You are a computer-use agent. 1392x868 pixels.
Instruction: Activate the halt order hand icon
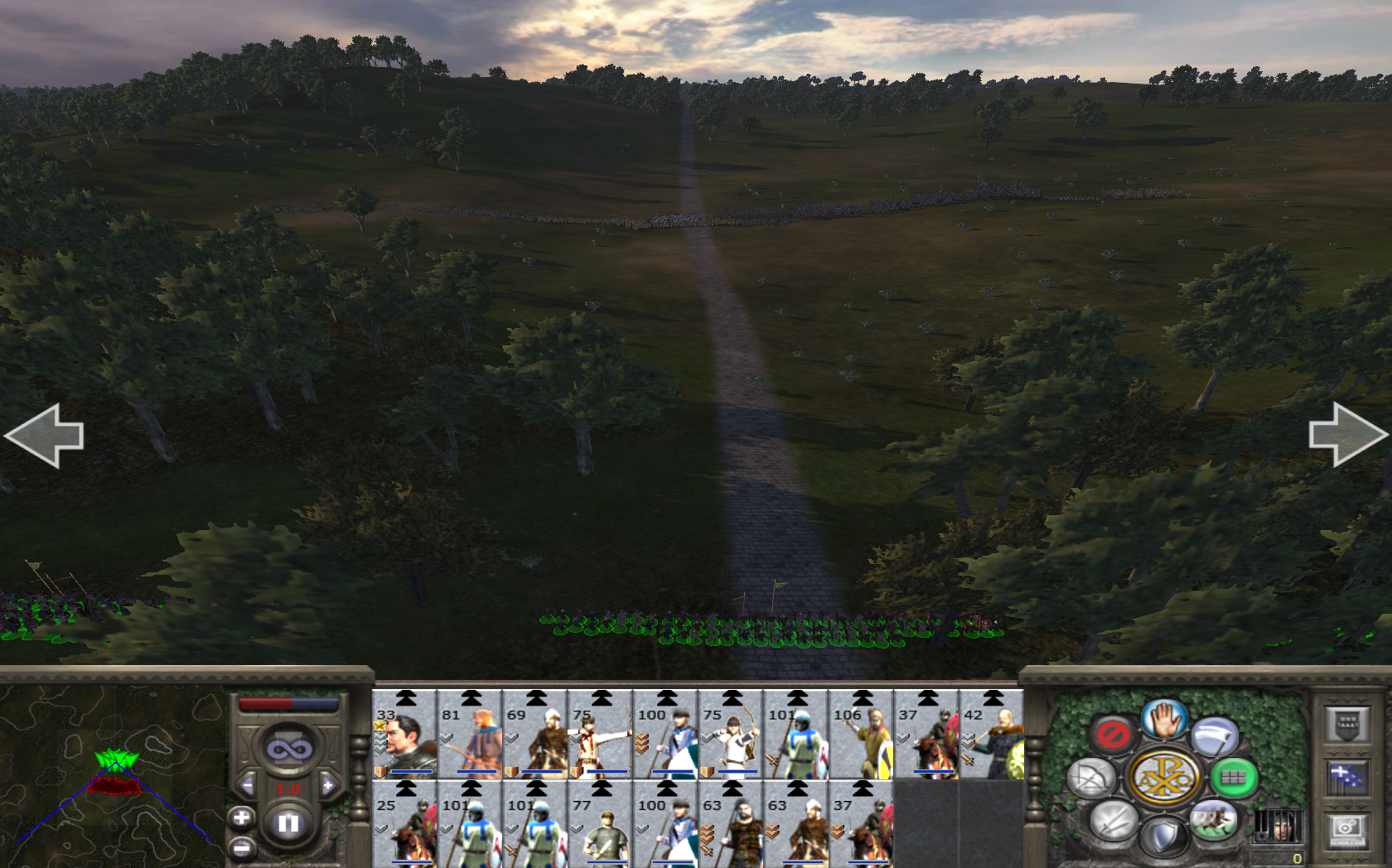[x=1164, y=719]
